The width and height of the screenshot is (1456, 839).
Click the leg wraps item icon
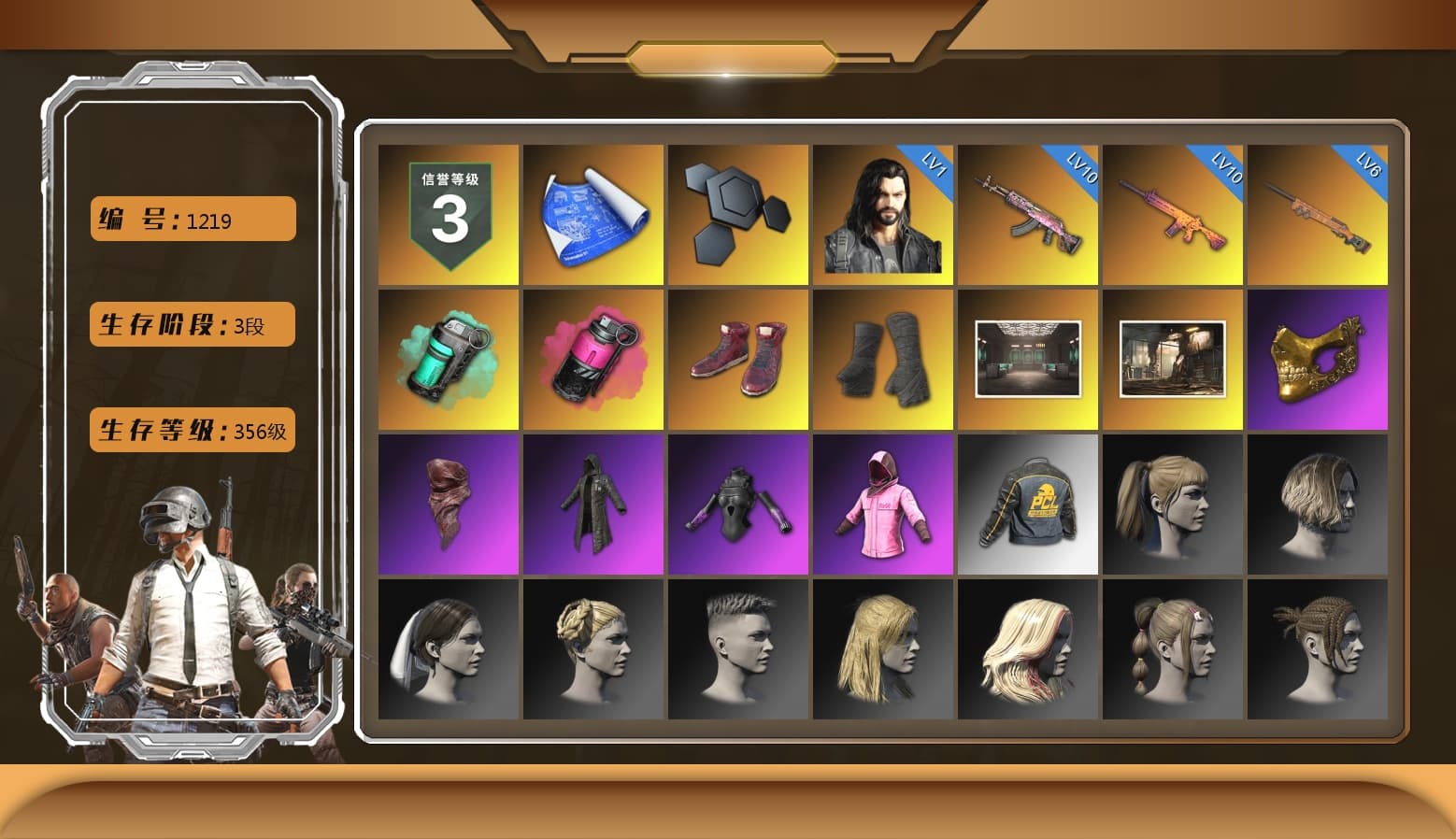(x=882, y=358)
